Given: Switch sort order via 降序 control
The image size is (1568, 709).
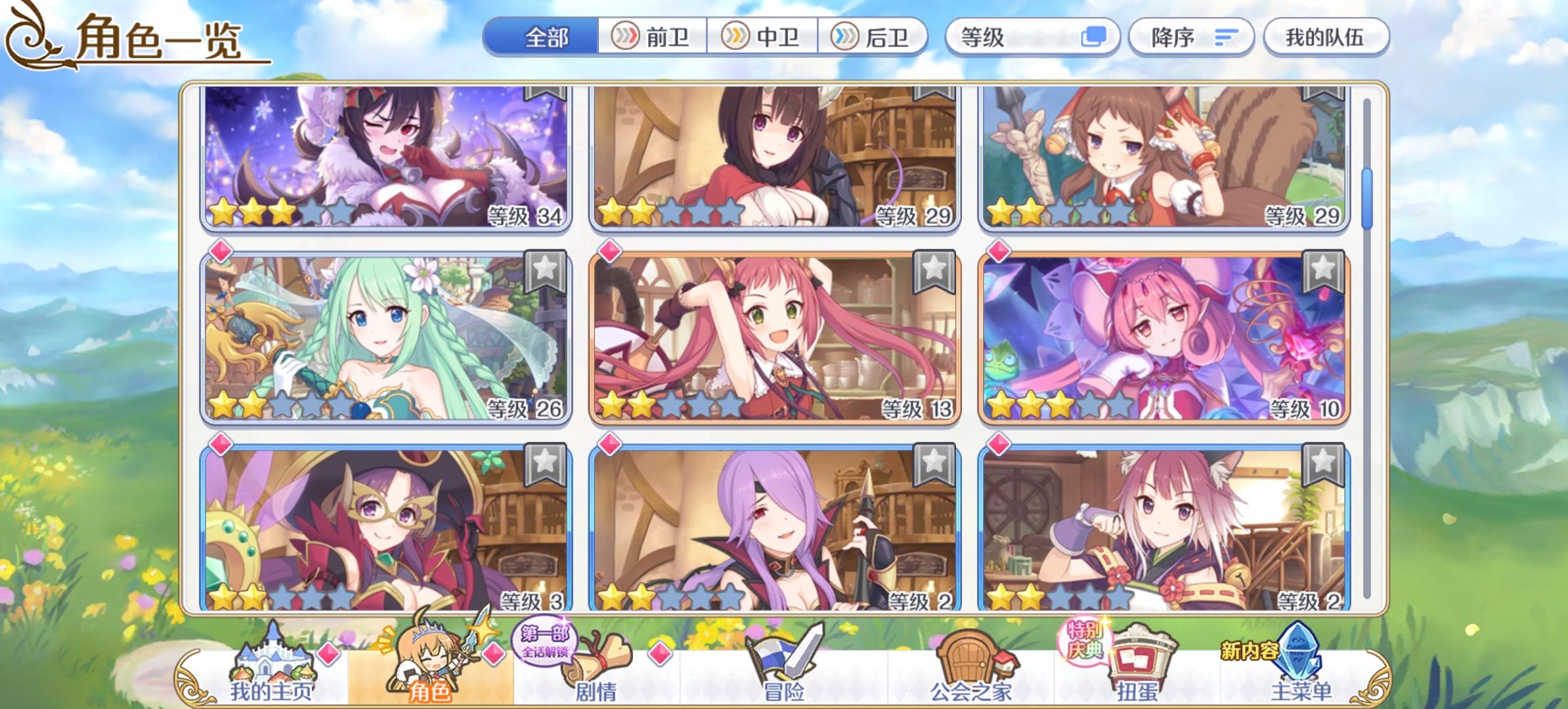Looking at the screenshot, I should pos(1192,37).
